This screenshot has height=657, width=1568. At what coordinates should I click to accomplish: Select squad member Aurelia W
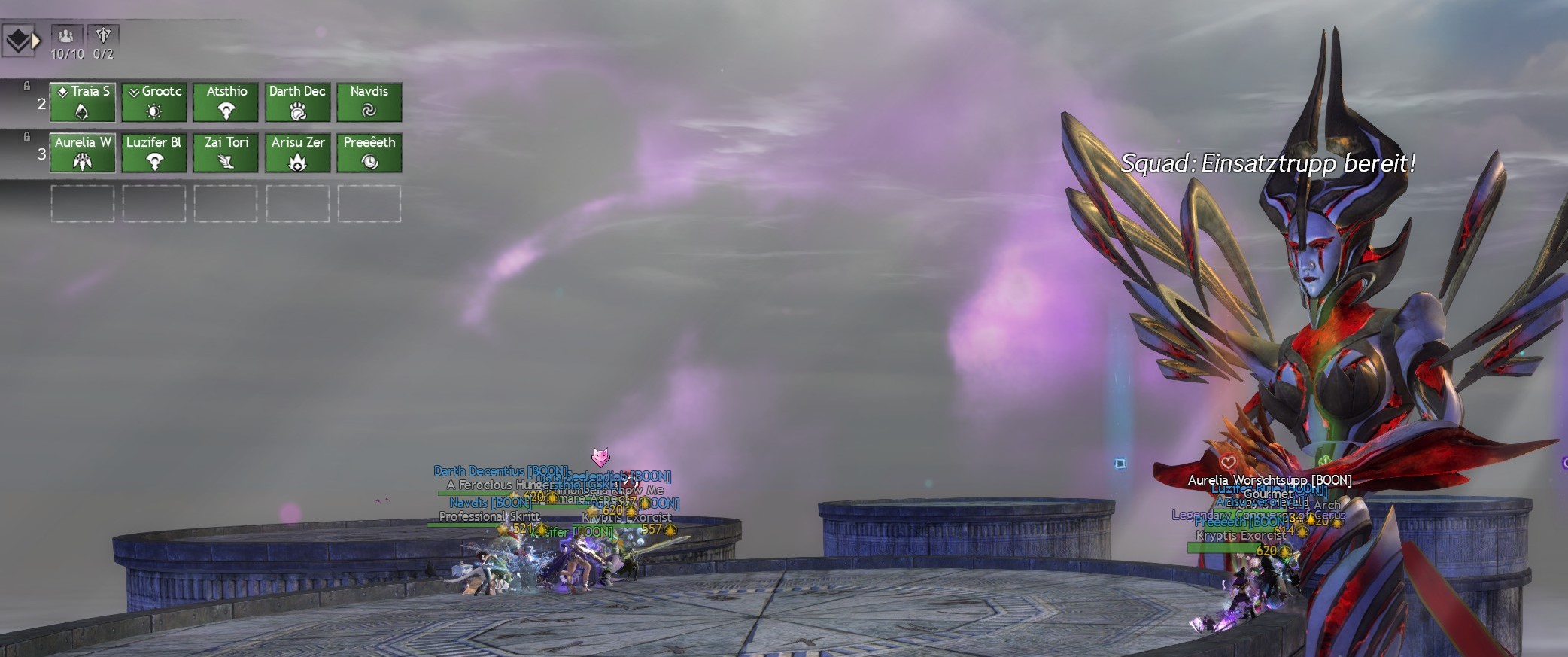pos(83,153)
